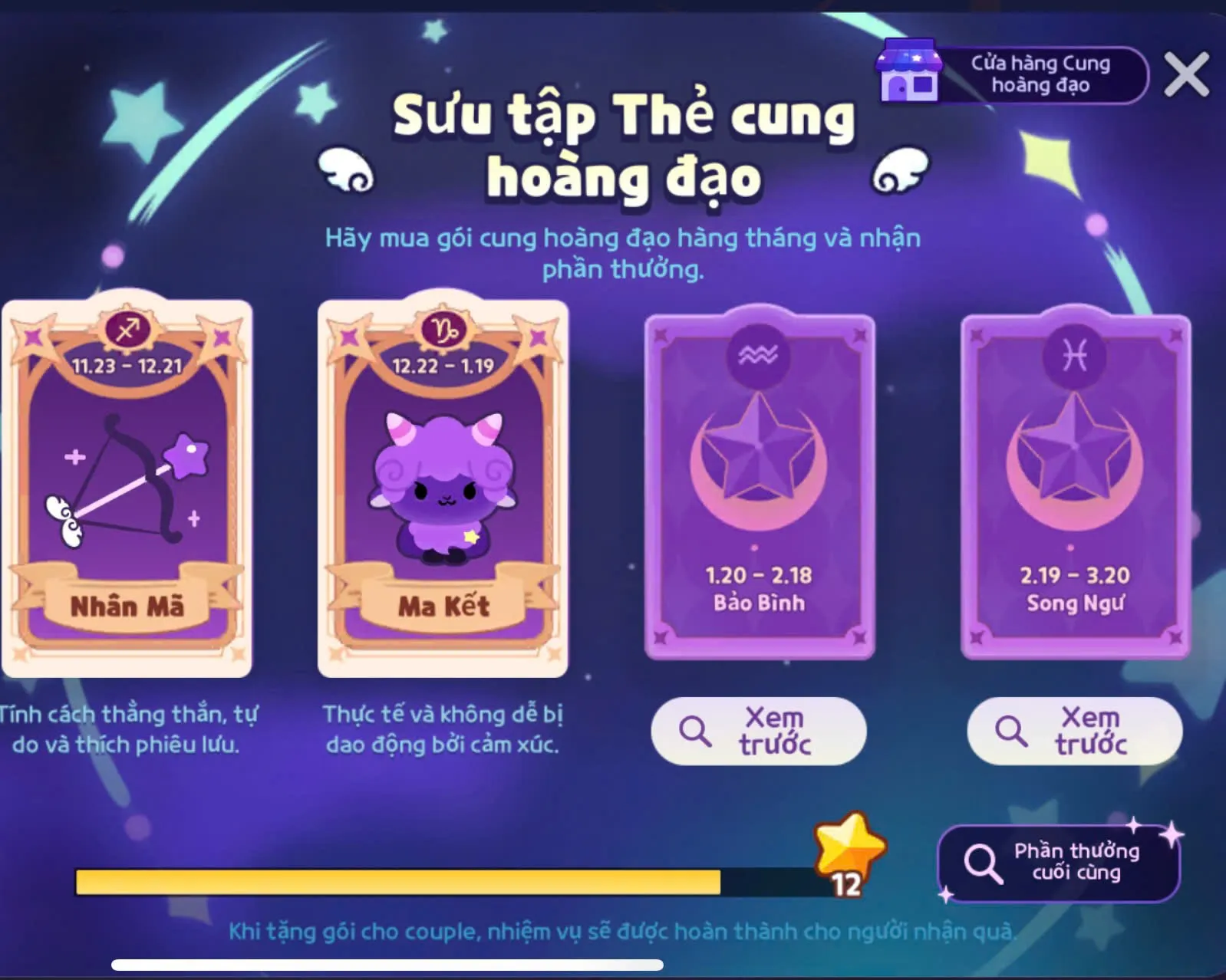Open Cửa hàng Cung hoàng đạo shop
1226x980 pixels.
coord(1014,74)
